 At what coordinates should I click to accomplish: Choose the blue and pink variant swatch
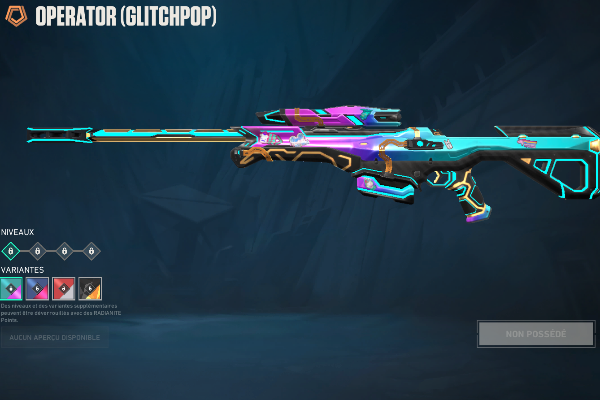[x=38, y=289]
